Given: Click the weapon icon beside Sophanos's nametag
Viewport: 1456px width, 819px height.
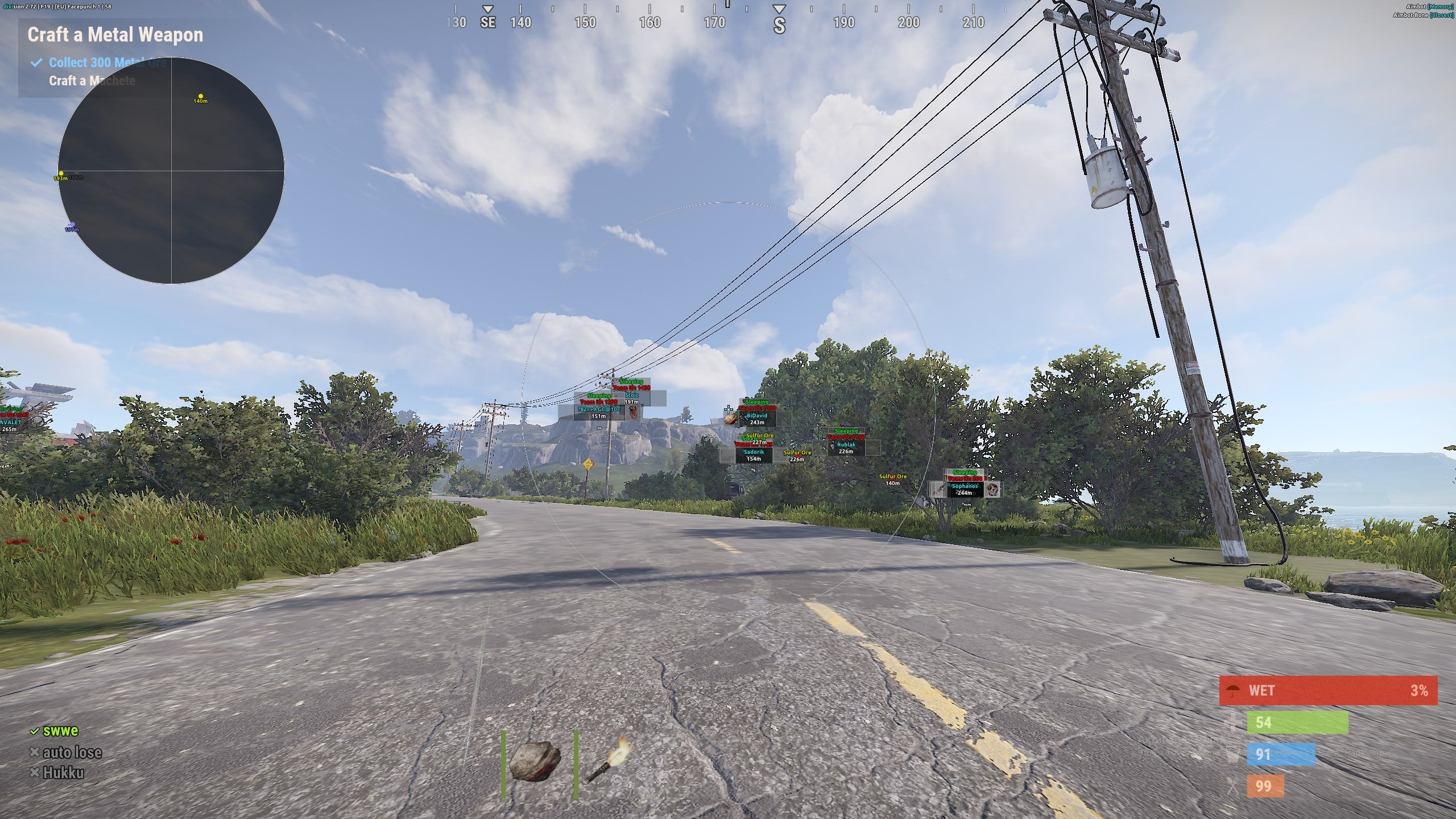Looking at the screenshot, I should coord(941,489).
